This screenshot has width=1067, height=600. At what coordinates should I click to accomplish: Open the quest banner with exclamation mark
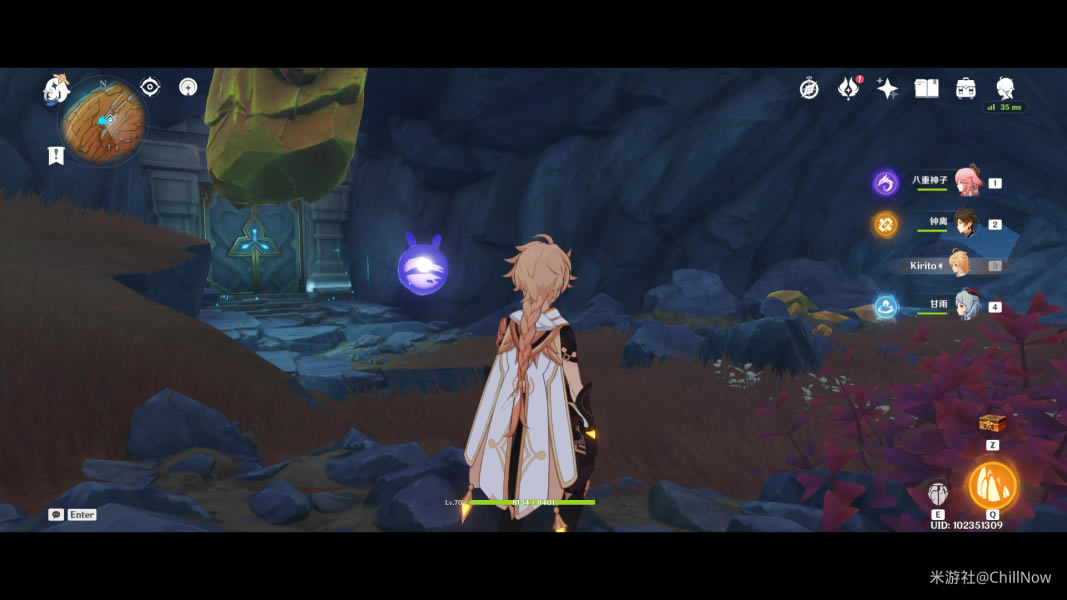56,155
